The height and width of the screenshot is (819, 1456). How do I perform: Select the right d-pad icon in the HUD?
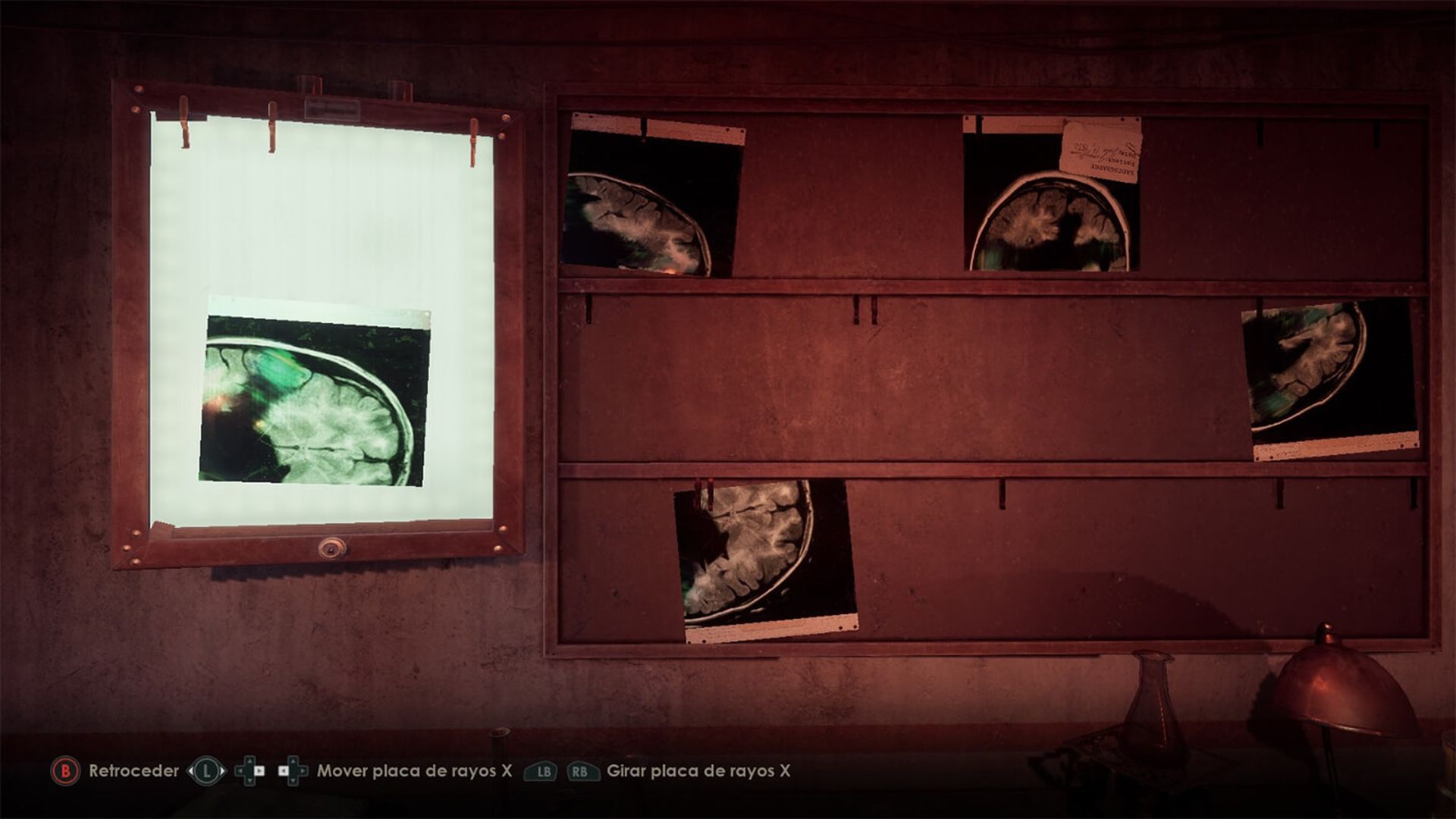(292, 770)
